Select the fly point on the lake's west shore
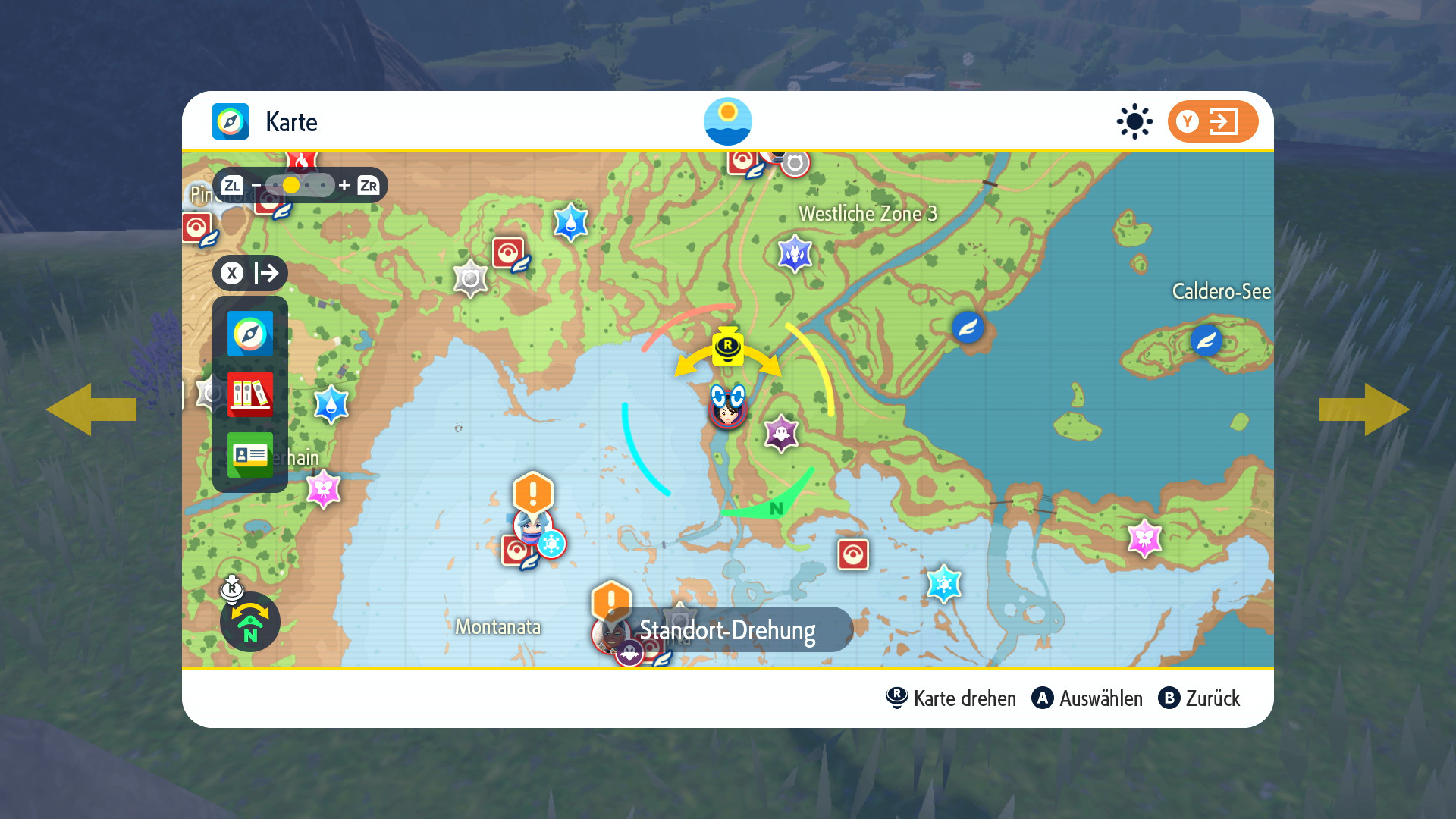 pyautogui.click(x=968, y=328)
